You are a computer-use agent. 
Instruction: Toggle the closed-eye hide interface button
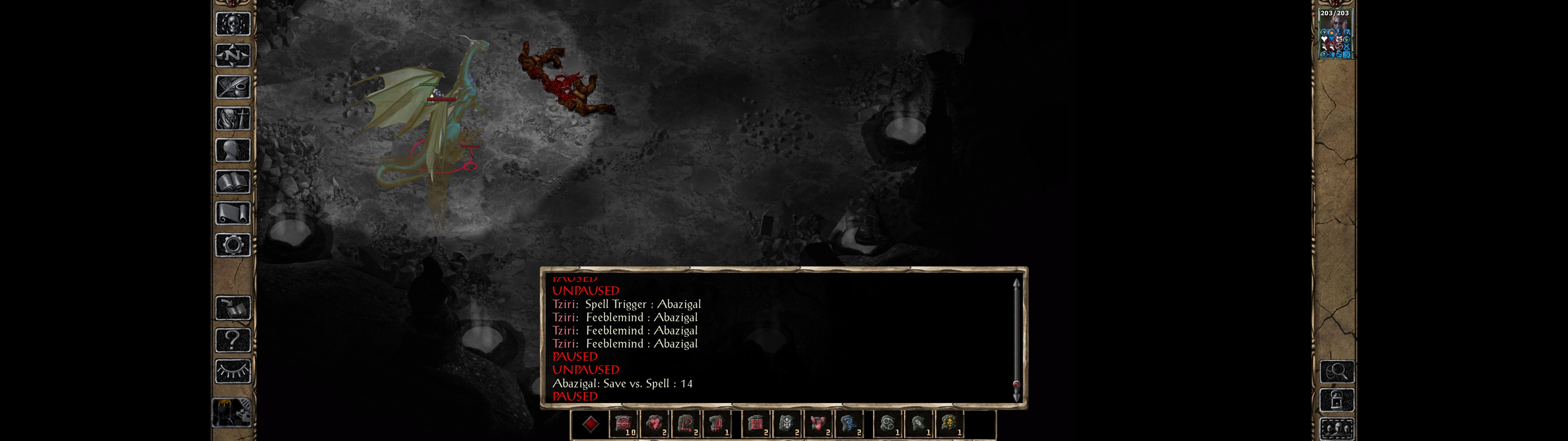[x=232, y=371]
